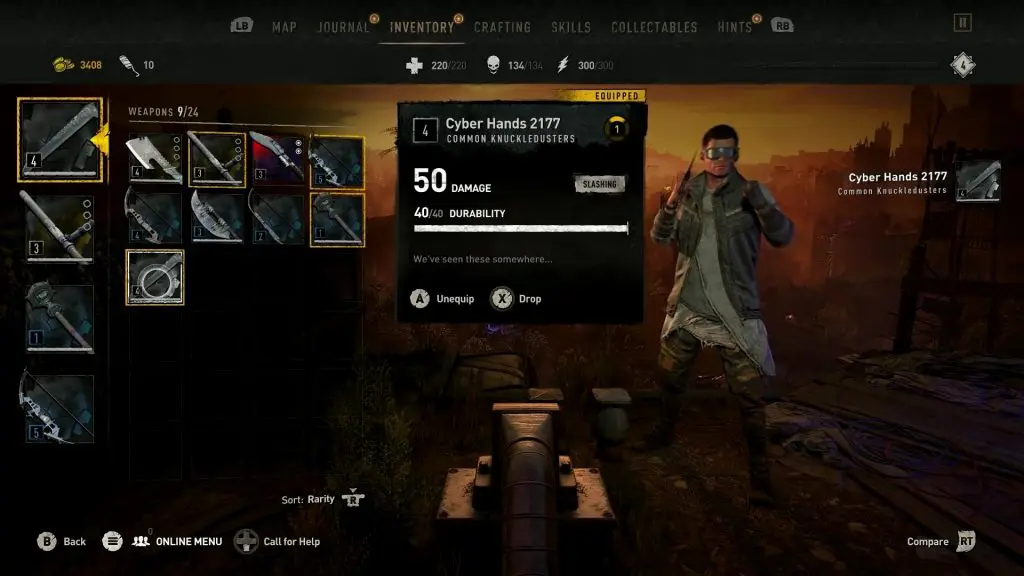Drop the Cyber Hands 2177
Image resolution: width=1024 pixels, height=576 pixels.
516,299
